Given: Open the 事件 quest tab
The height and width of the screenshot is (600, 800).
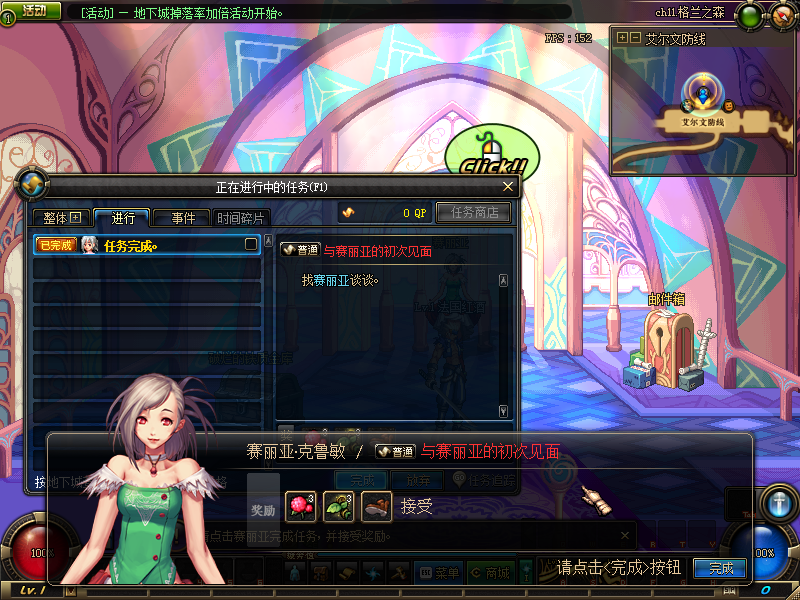Looking at the screenshot, I should 182,218.
